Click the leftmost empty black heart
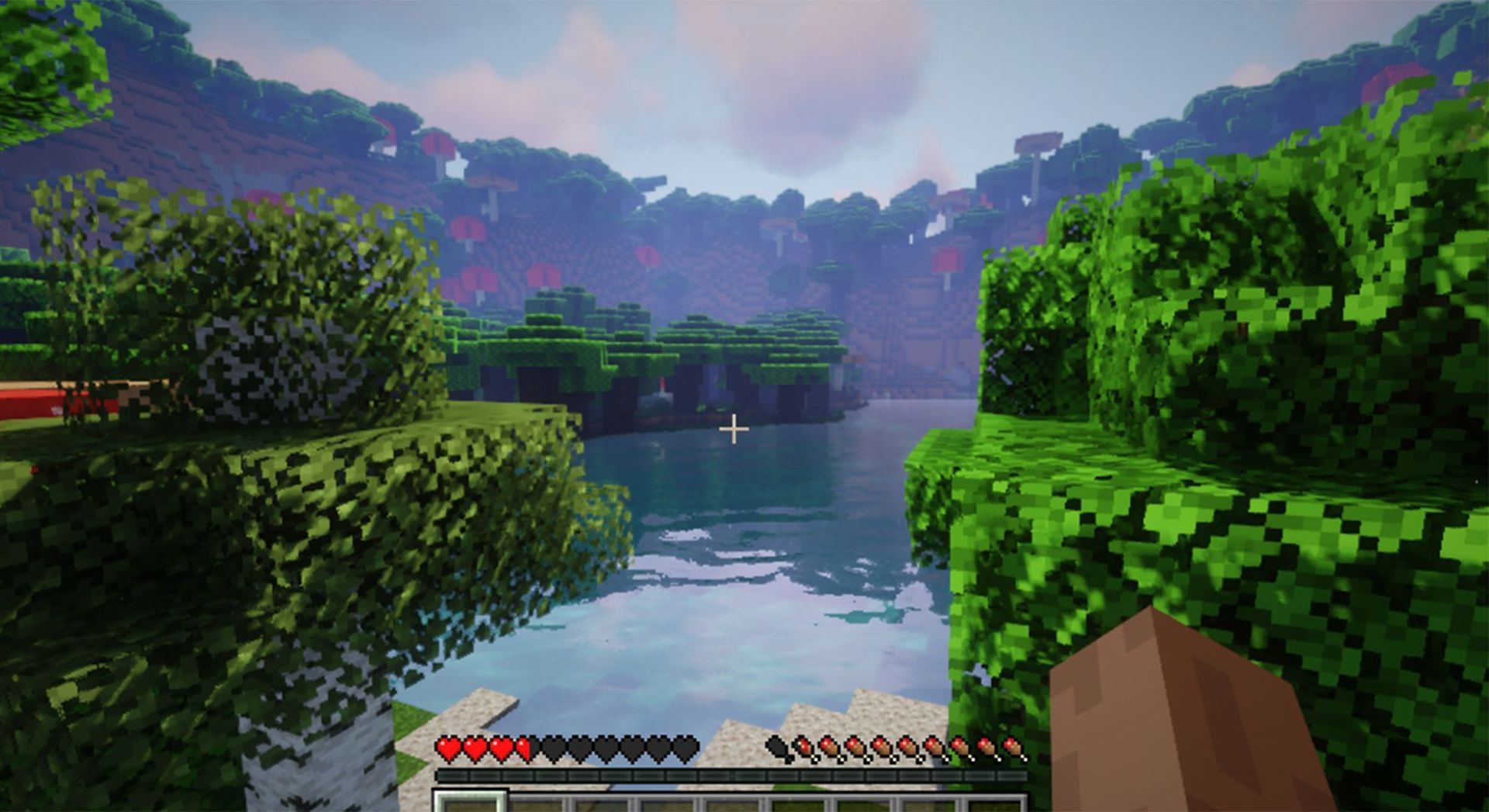 [x=549, y=750]
